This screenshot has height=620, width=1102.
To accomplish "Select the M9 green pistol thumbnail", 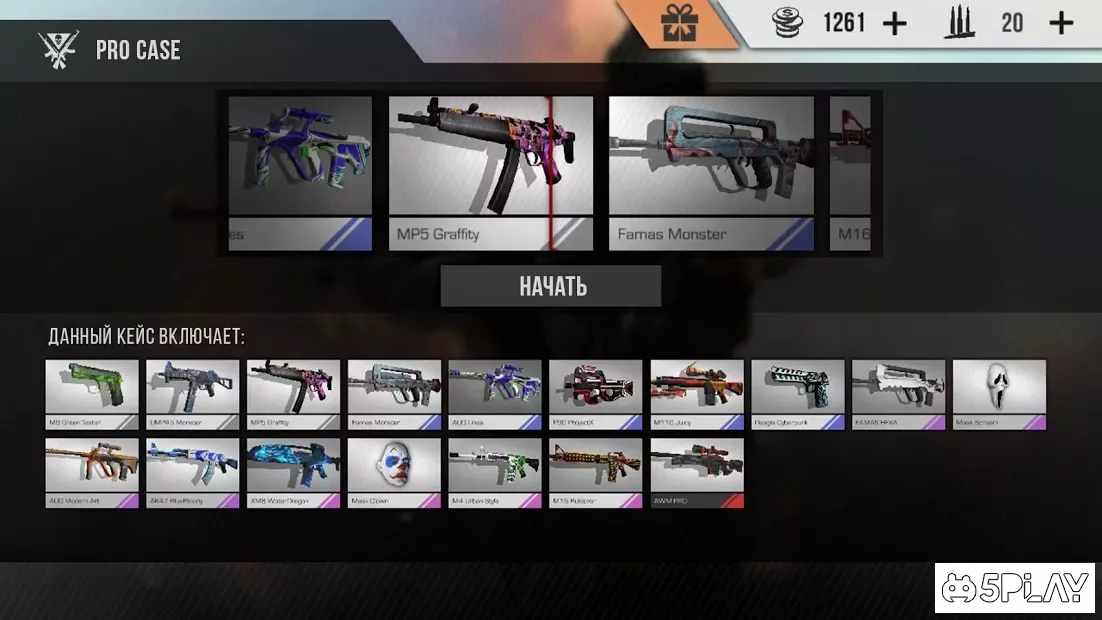I will pyautogui.click(x=92, y=393).
